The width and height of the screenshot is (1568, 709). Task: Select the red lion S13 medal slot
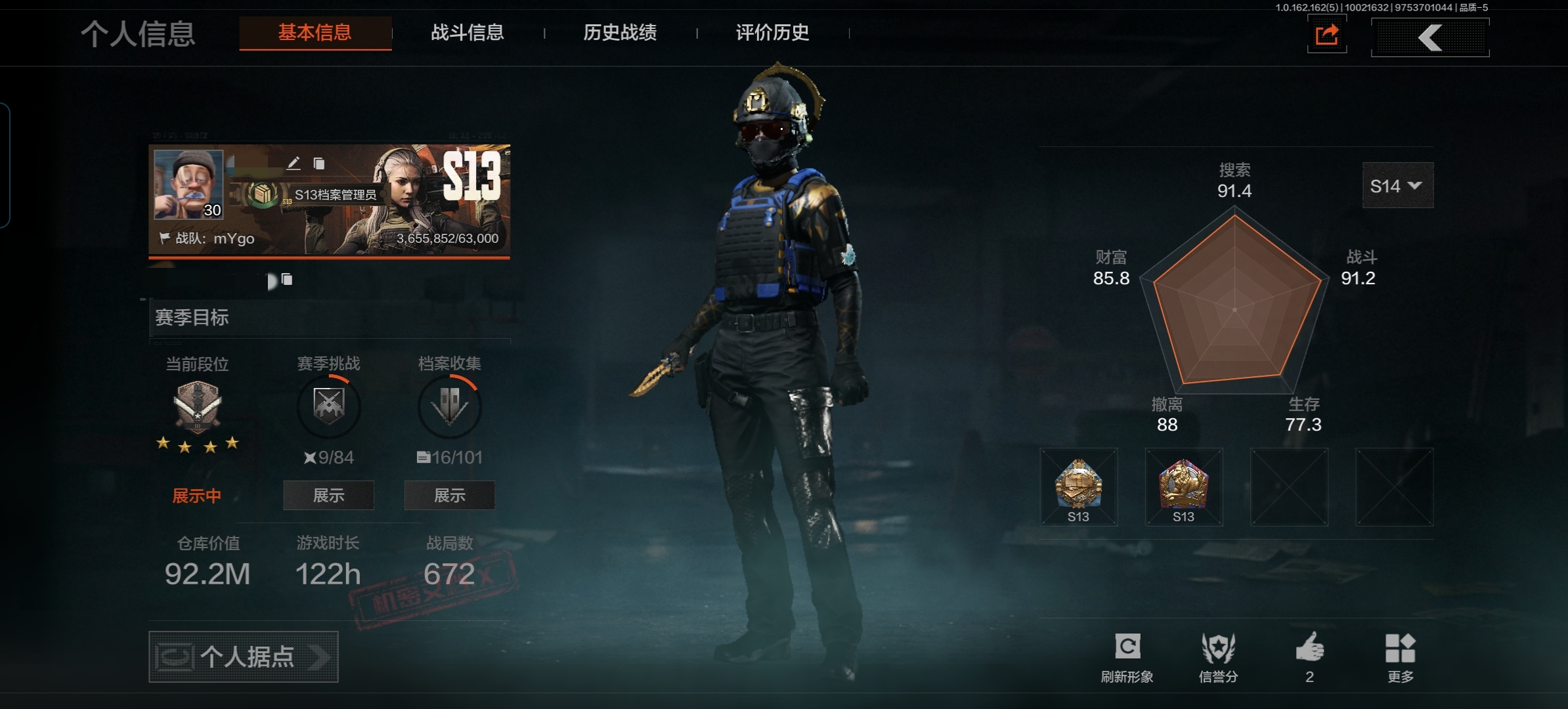tap(1184, 486)
